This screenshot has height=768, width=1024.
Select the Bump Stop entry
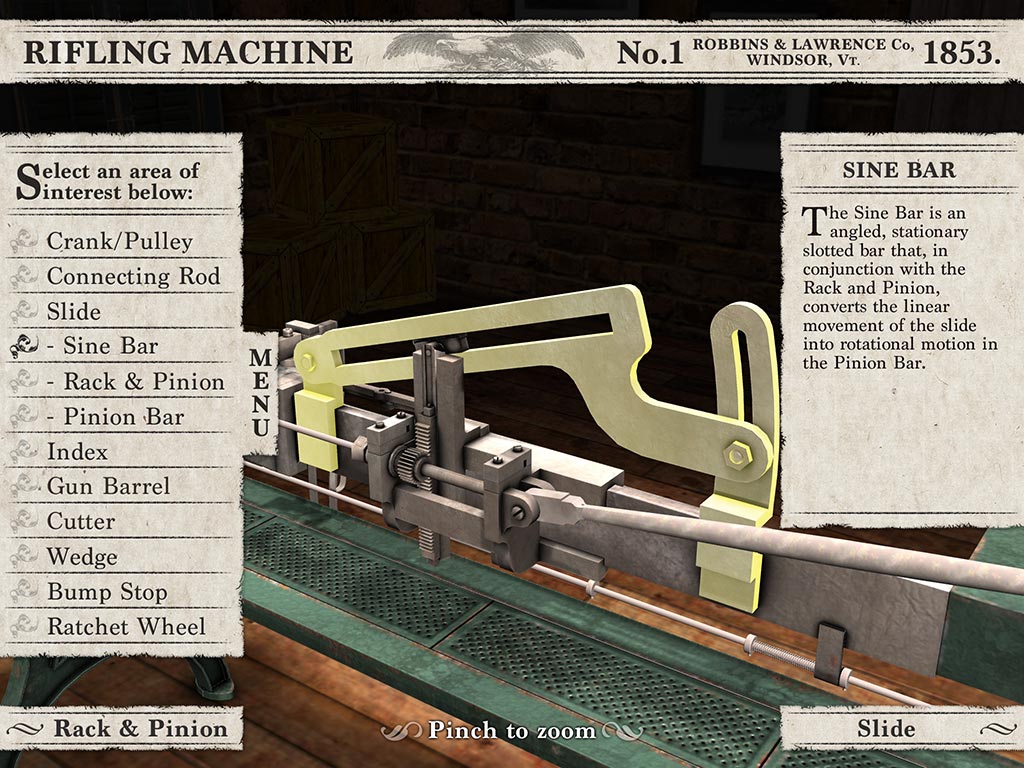pyautogui.click(x=107, y=591)
